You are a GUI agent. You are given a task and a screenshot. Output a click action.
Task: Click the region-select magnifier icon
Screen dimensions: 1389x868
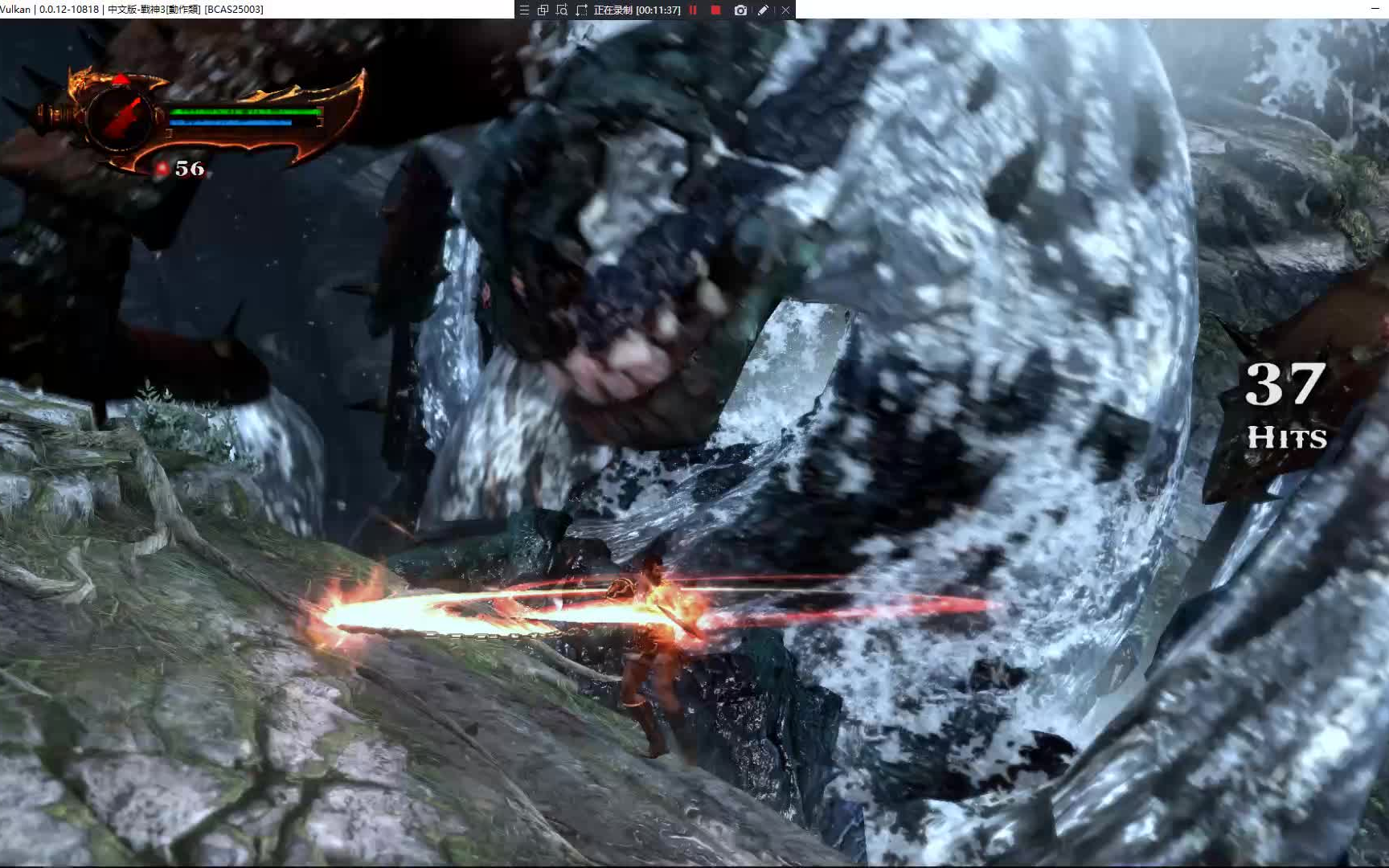[563, 10]
